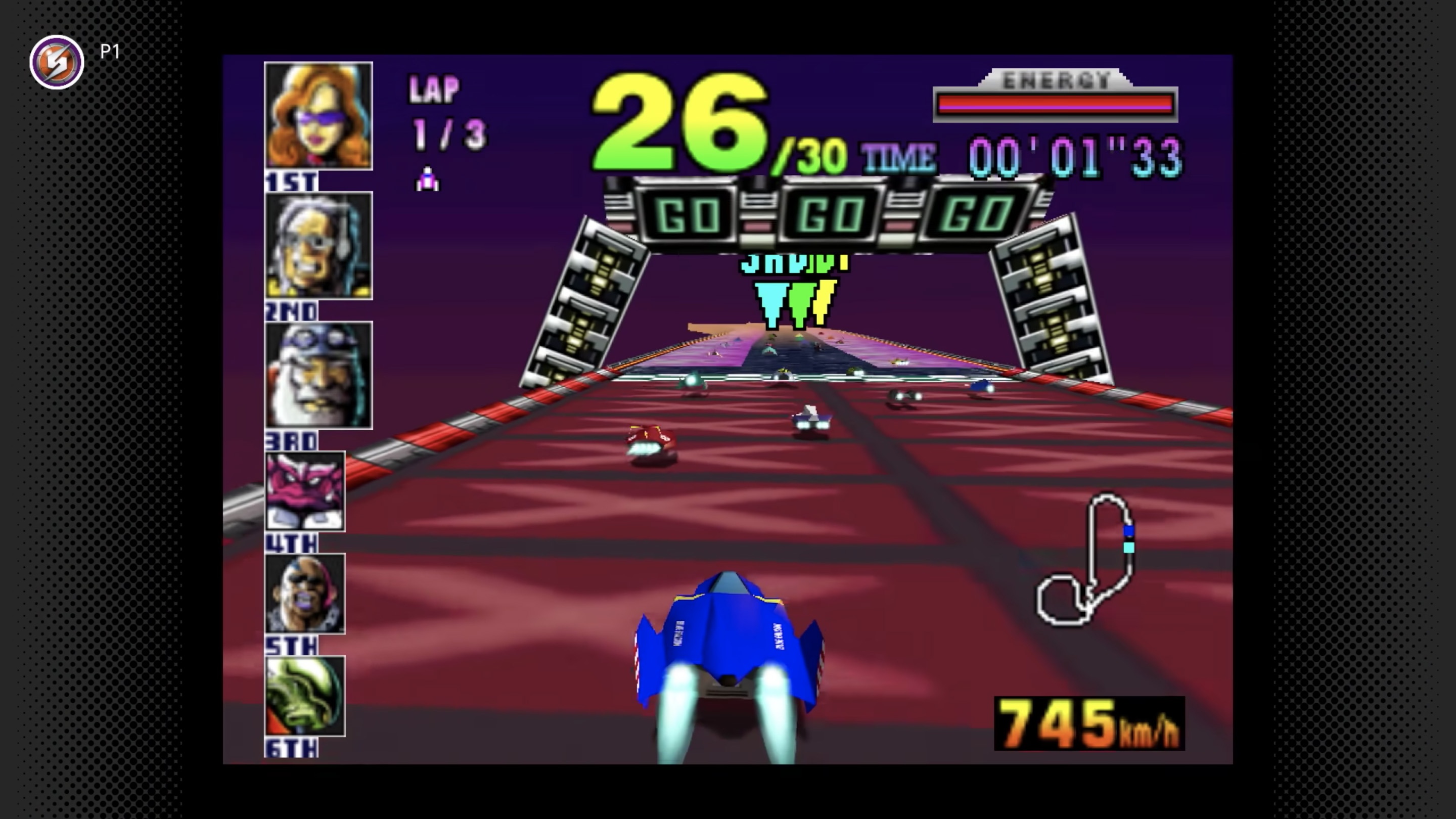The image size is (1456, 819).
Task: Open the track course minimap
Action: point(1084,559)
